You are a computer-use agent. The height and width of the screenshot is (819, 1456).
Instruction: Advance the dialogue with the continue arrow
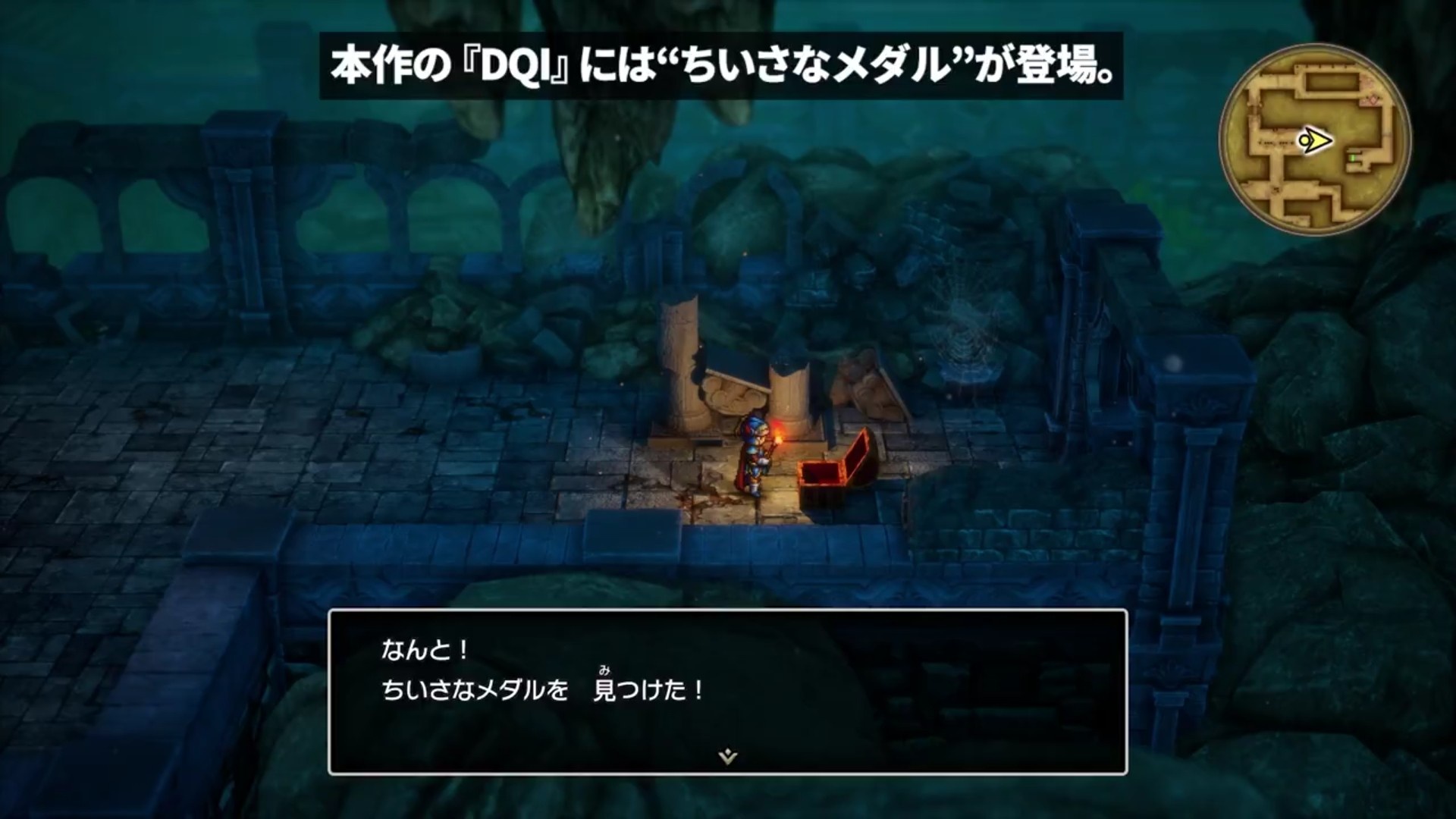tap(727, 756)
